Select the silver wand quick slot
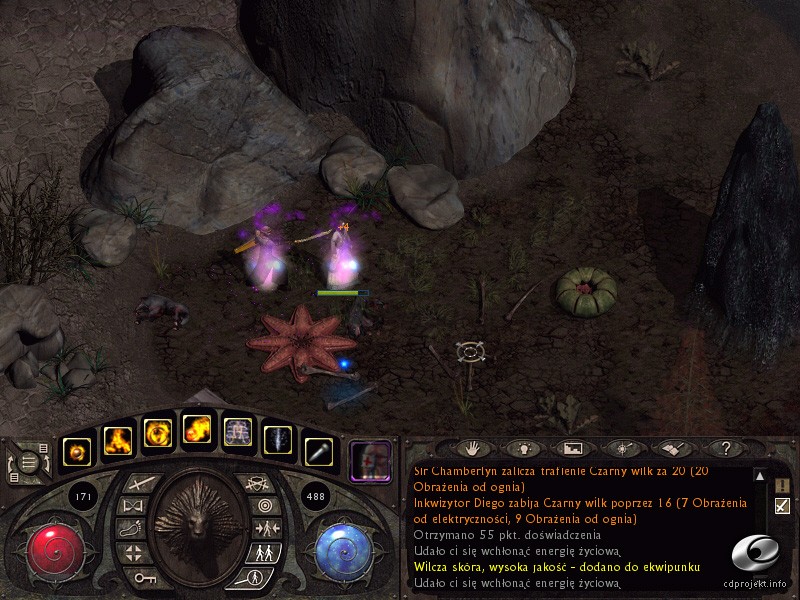Viewport: 800px width, 600px height. click(x=318, y=452)
